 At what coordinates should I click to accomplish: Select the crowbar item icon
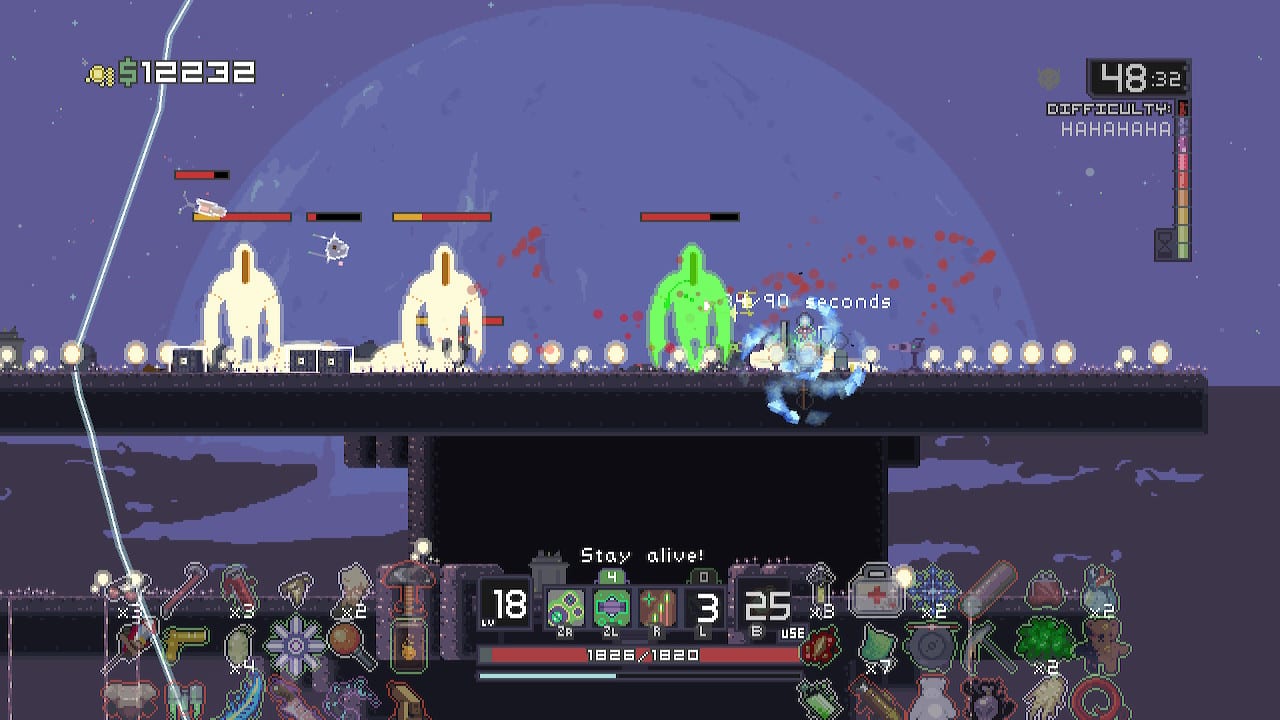[x=236, y=587]
